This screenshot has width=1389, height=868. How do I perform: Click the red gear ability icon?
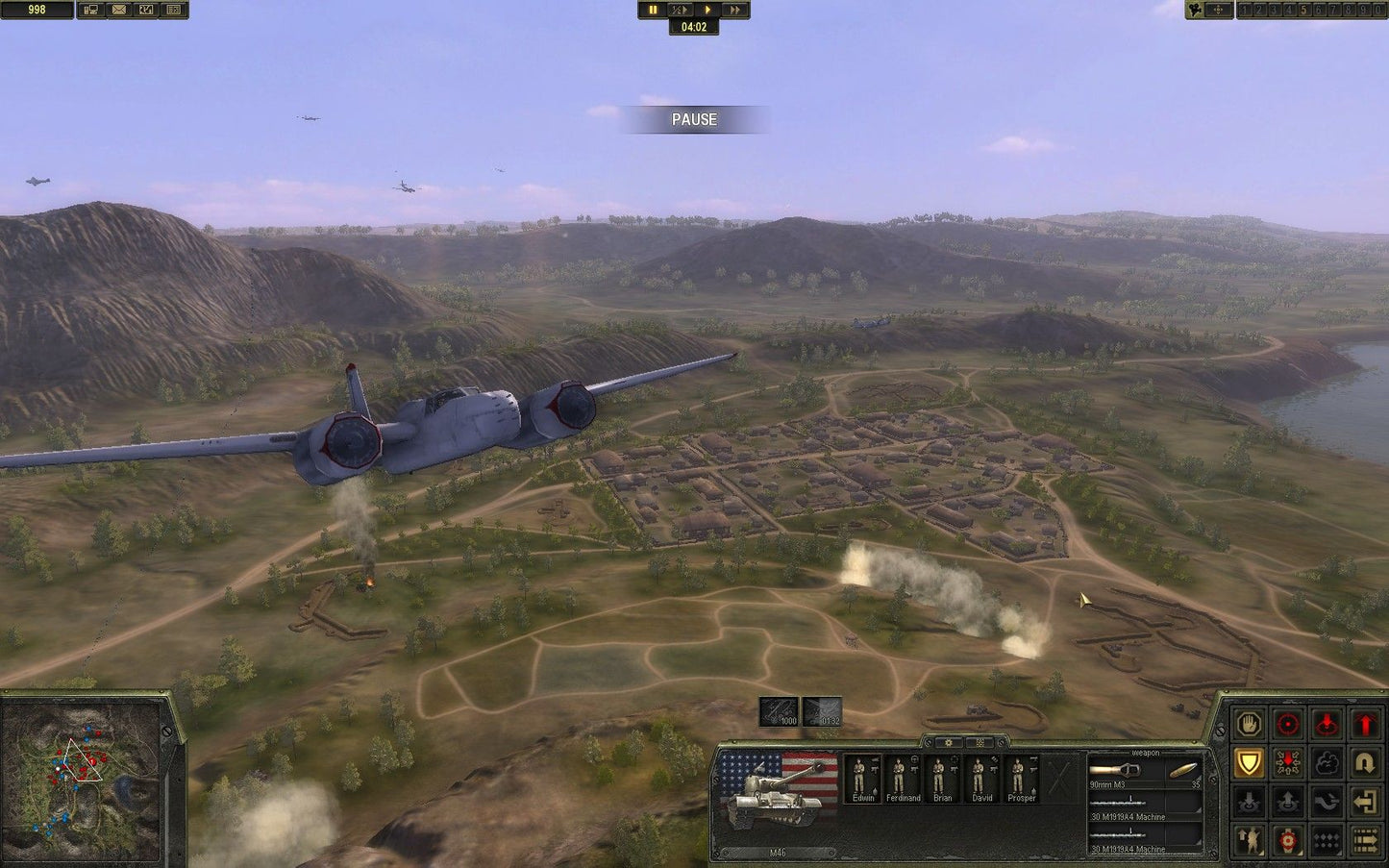click(1287, 841)
